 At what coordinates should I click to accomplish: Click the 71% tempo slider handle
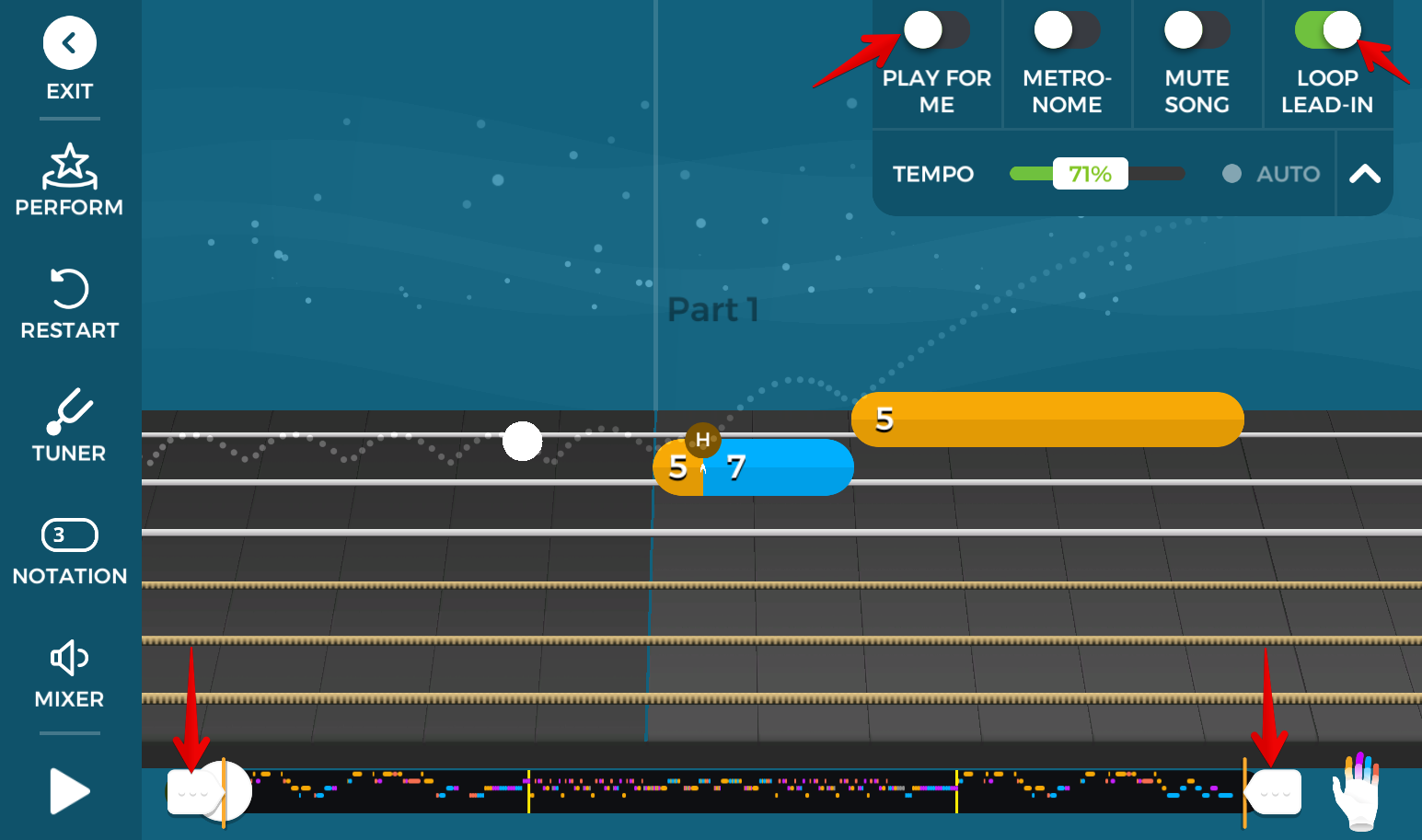(x=1090, y=174)
